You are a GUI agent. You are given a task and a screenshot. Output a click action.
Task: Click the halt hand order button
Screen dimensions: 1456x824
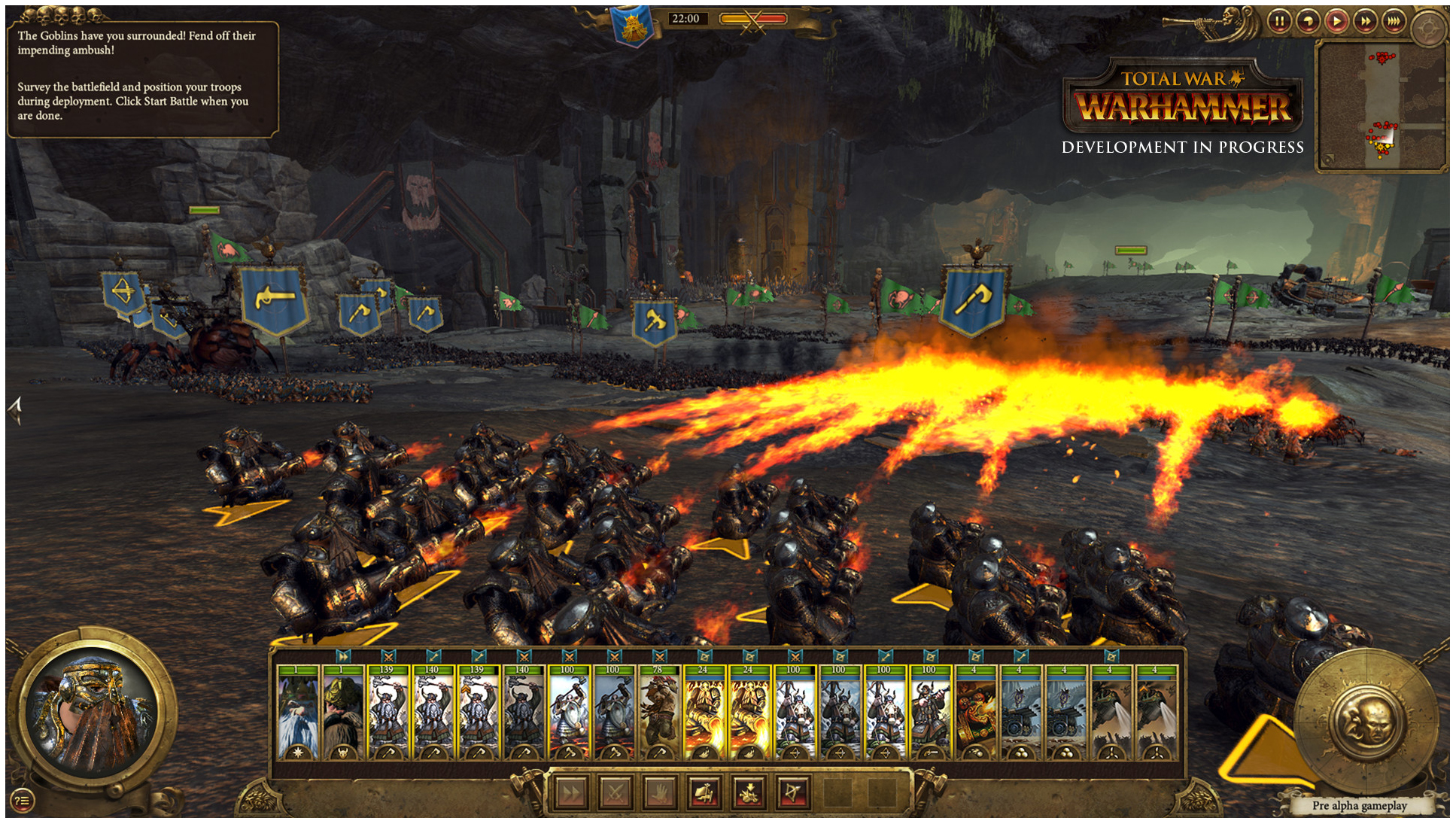click(660, 792)
